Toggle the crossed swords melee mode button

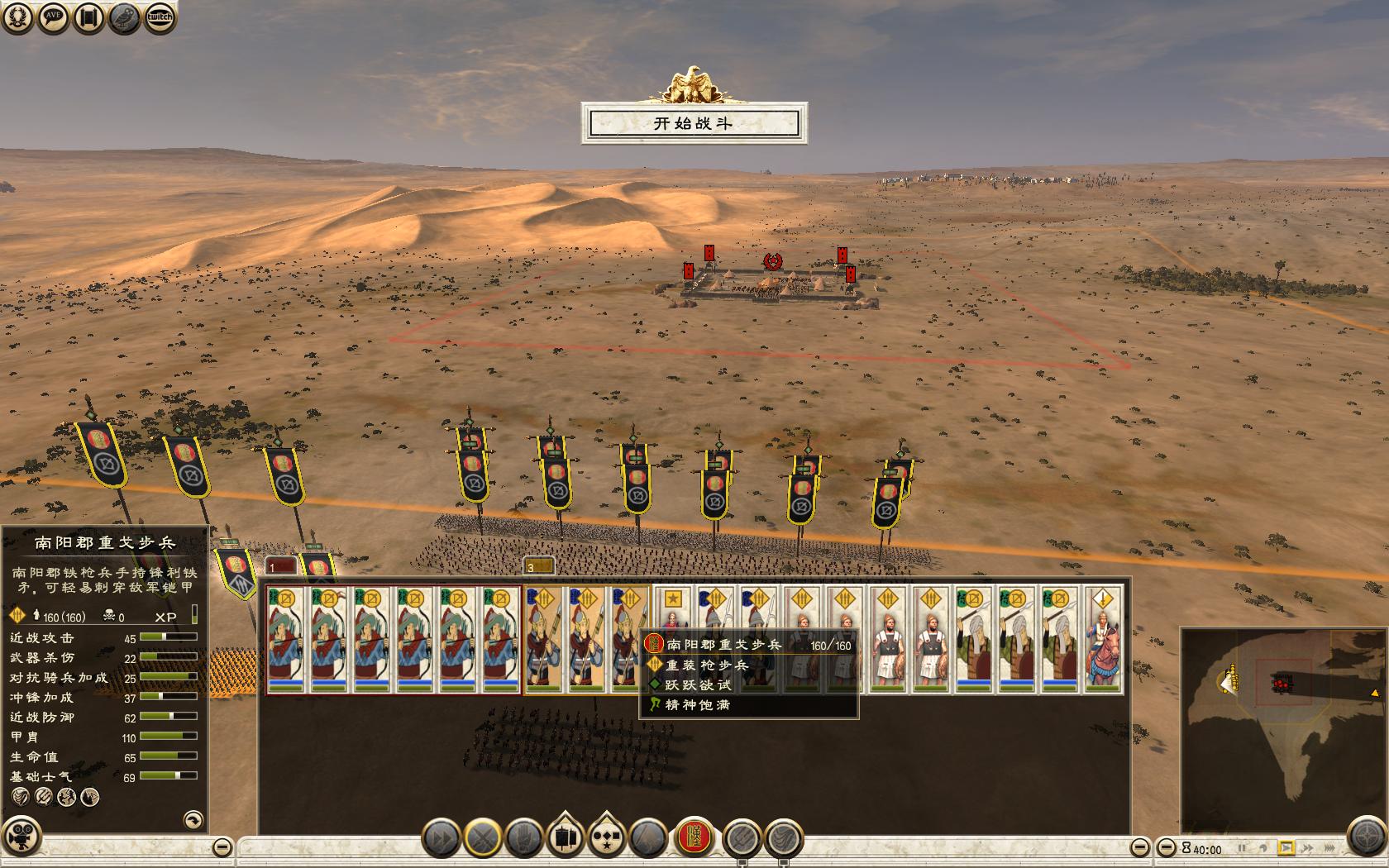coord(483,838)
